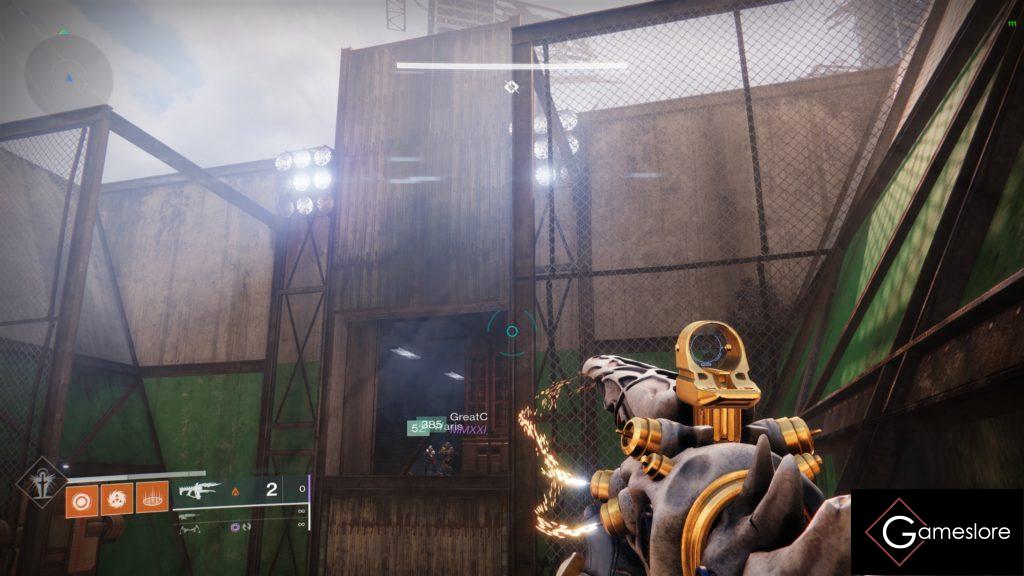This screenshot has width=1024, height=576.
Task: Activate the grenade ability icon
Action: (81, 497)
